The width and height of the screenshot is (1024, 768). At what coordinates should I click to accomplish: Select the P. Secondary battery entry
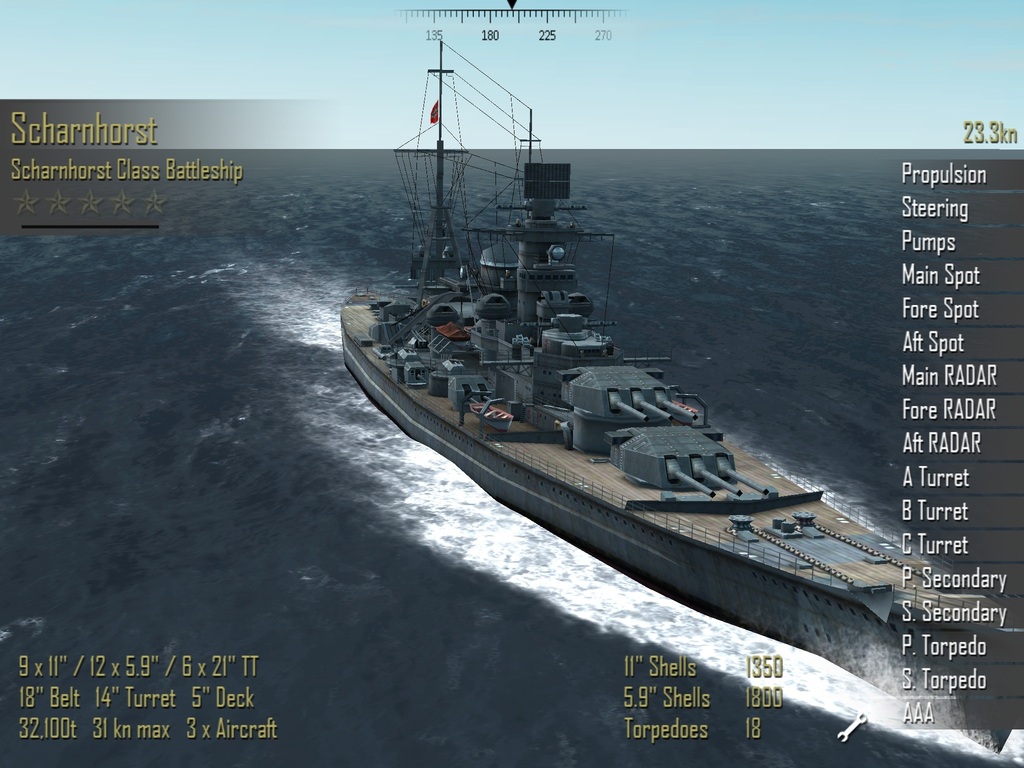(953, 579)
